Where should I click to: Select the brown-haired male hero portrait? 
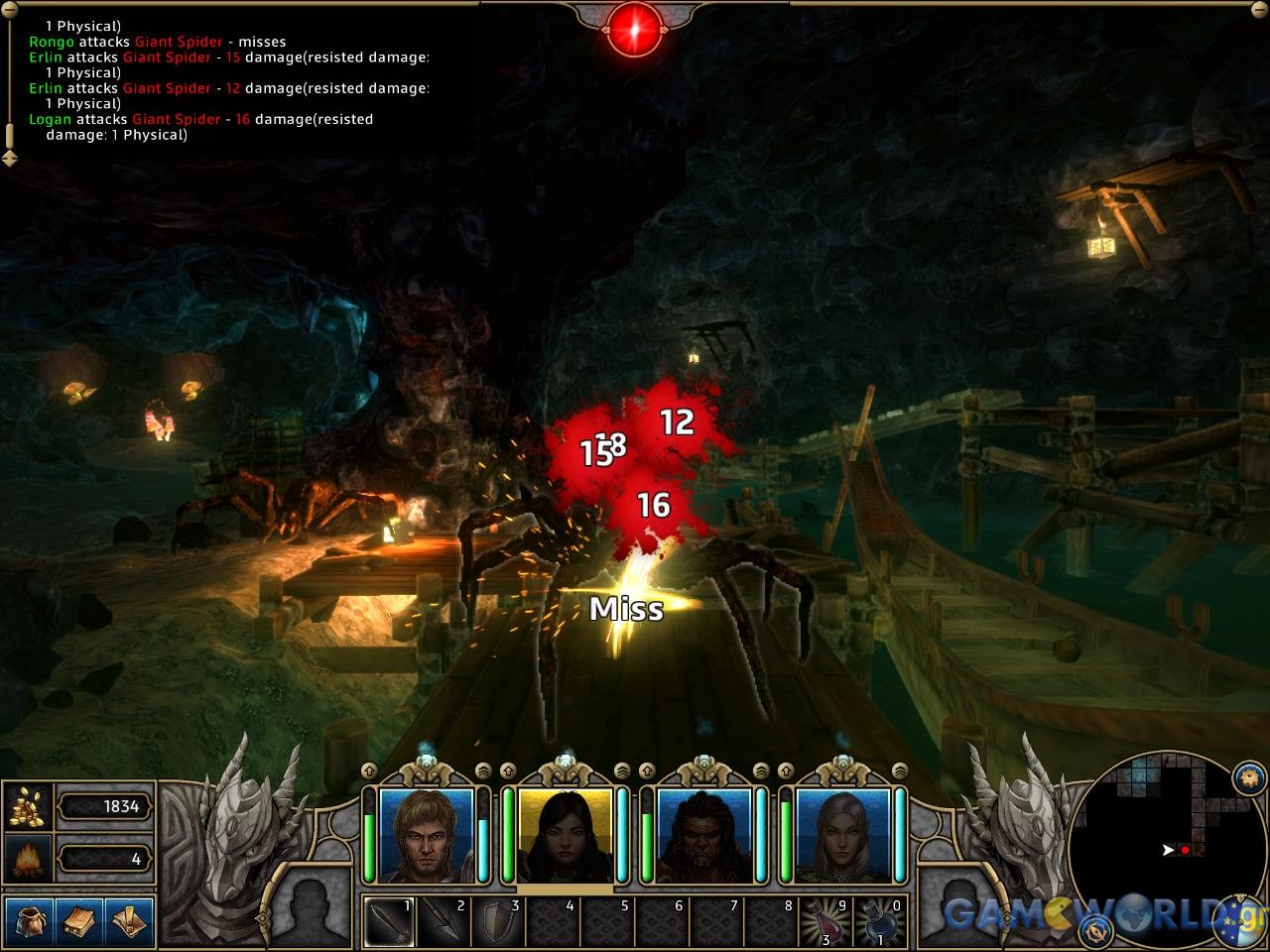click(x=426, y=835)
